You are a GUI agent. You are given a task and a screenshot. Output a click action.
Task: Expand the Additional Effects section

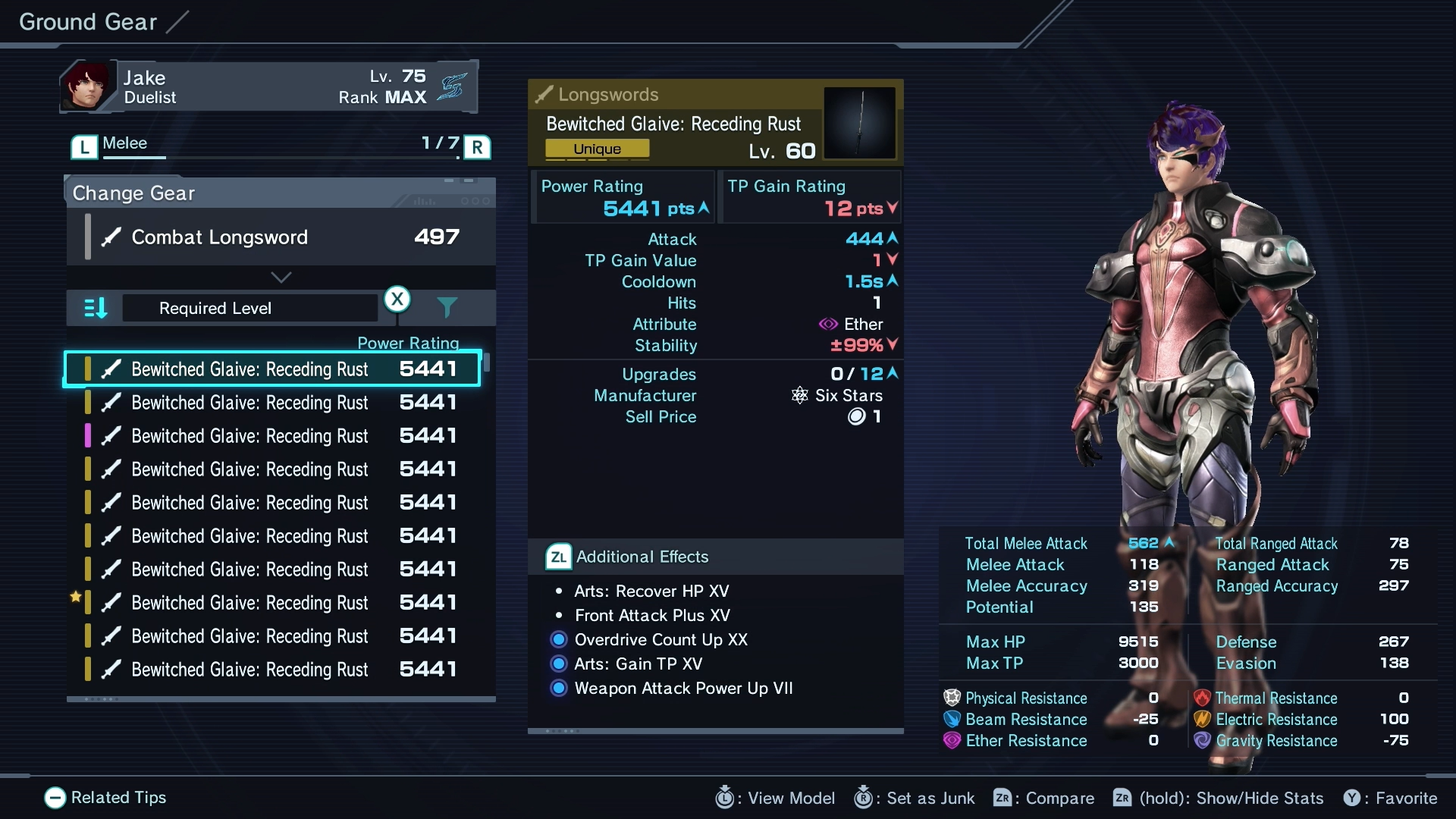(642, 557)
